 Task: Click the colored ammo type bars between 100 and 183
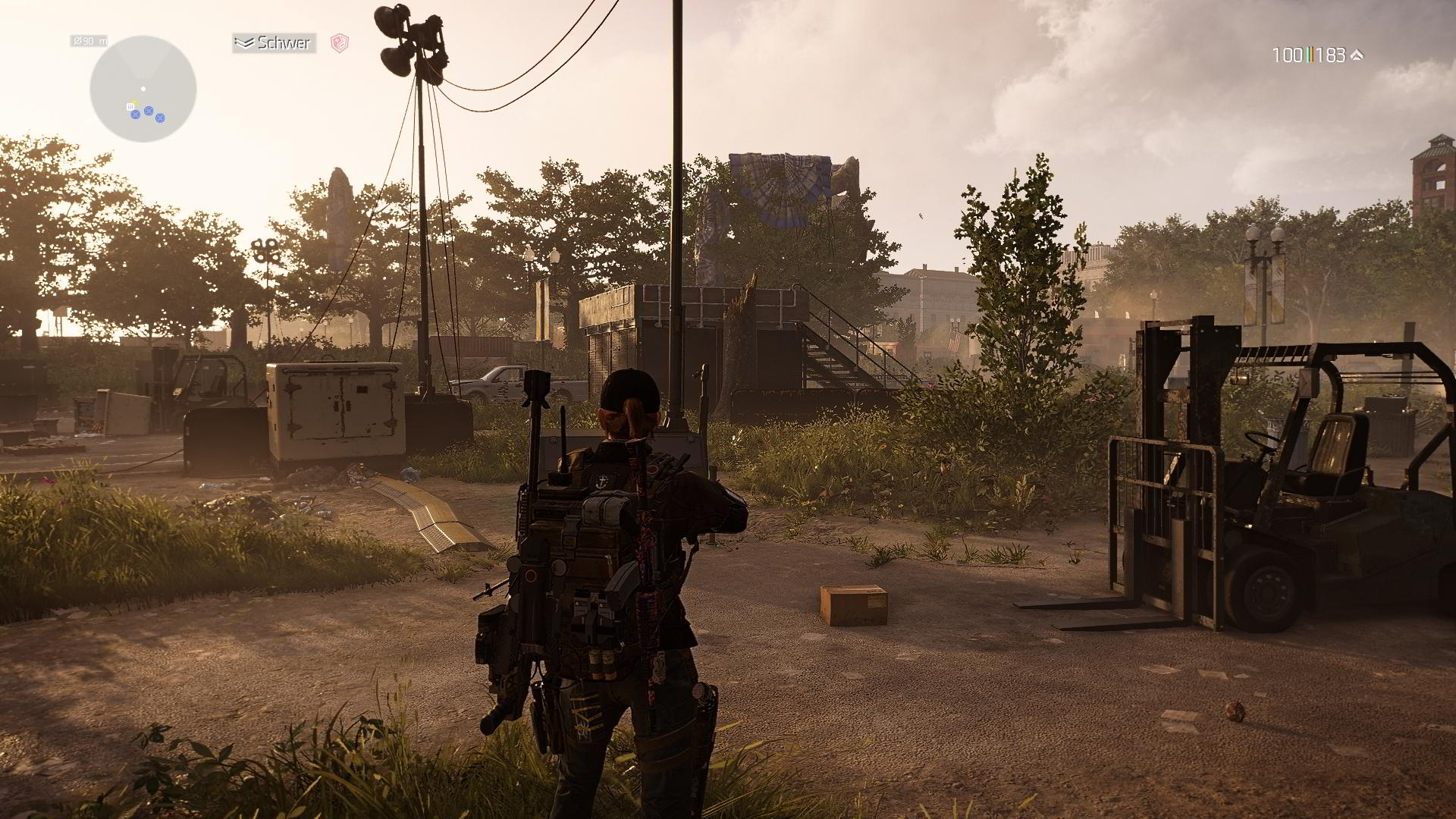(x=1312, y=55)
